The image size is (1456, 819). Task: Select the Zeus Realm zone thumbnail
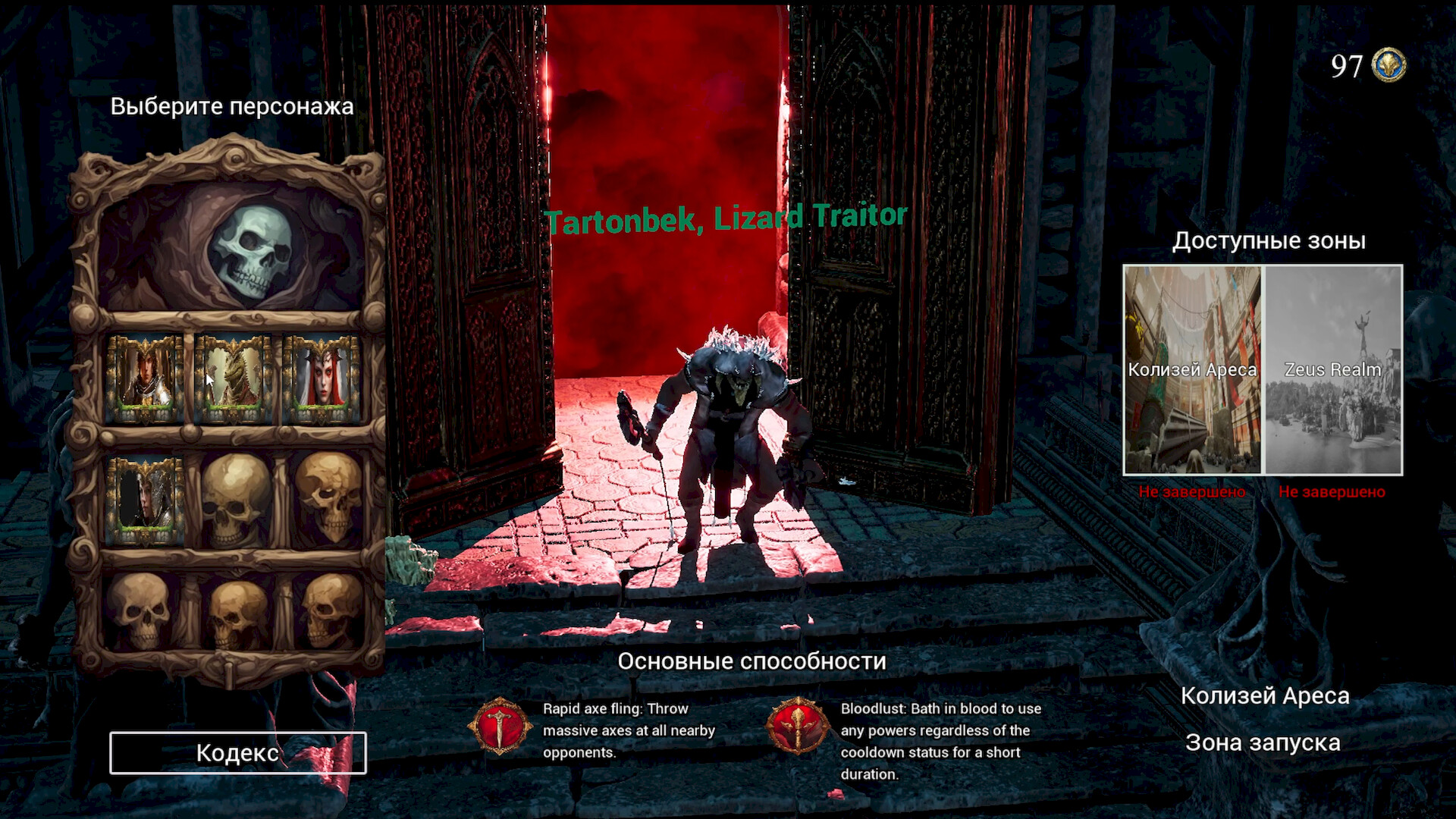[x=1332, y=370]
